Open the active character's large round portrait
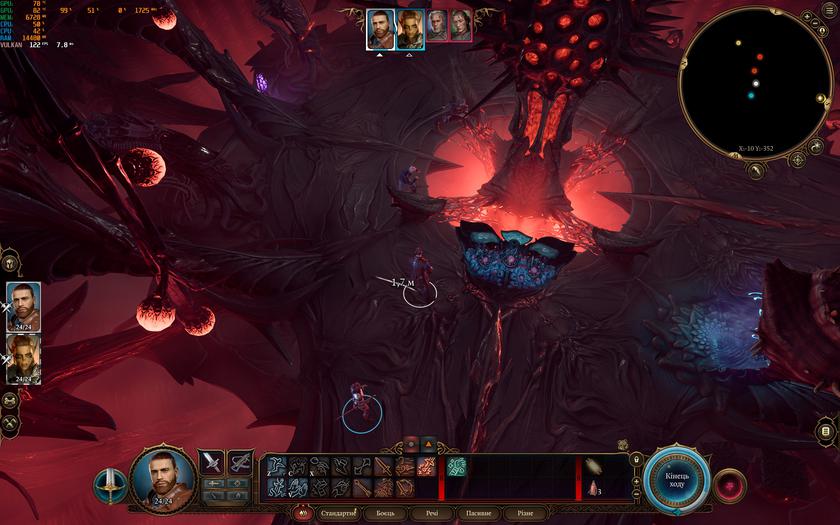The height and width of the screenshot is (525, 840). click(163, 476)
